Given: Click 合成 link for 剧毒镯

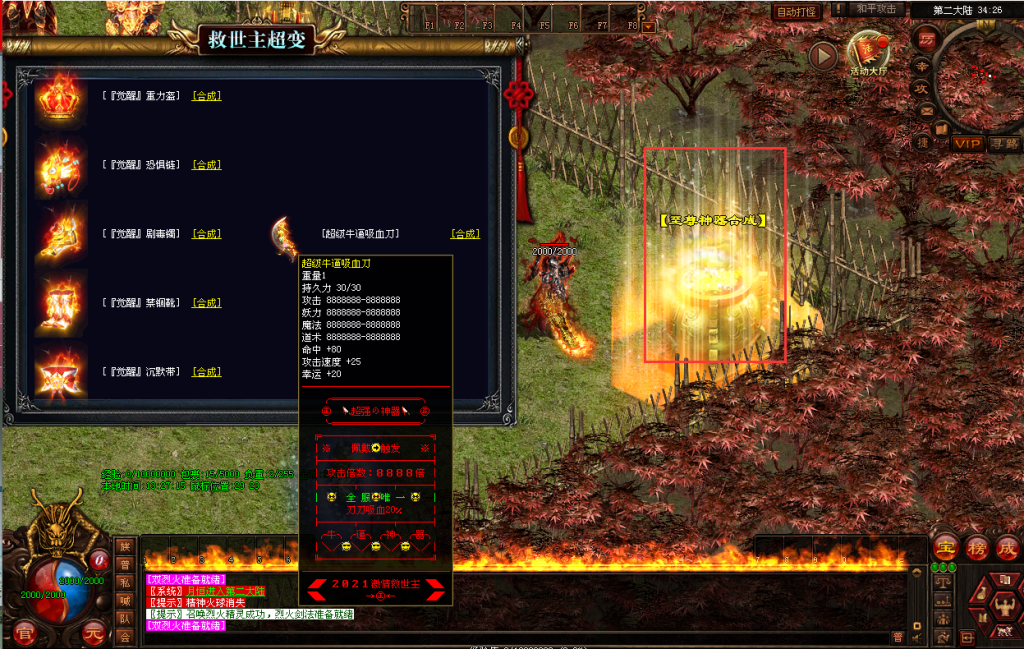Looking at the screenshot, I should [206, 234].
